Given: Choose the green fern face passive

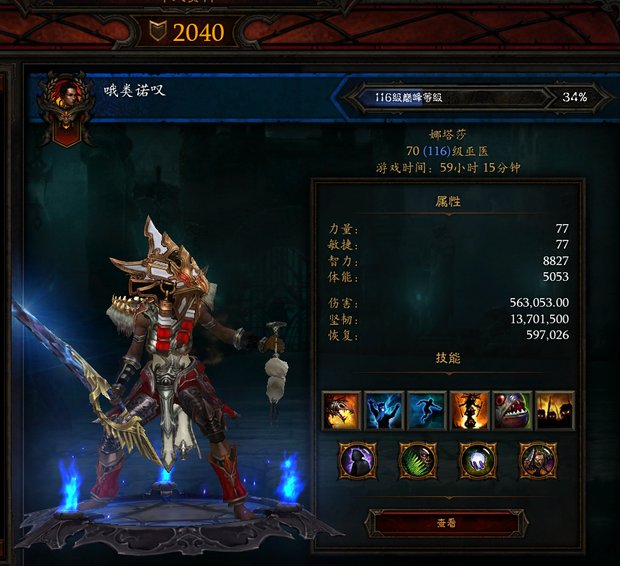Looking at the screenshot, I should pos(418,461).
